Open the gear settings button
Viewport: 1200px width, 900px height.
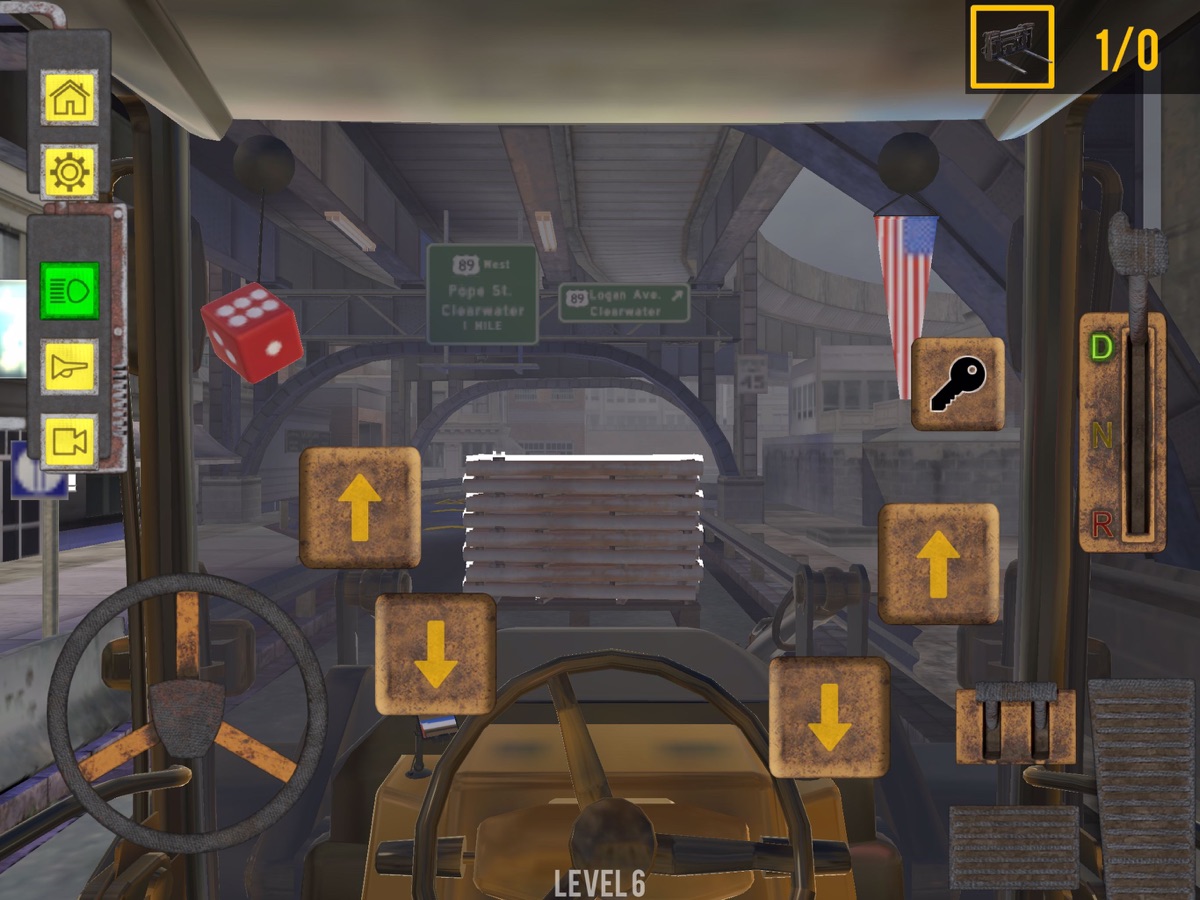69,172
